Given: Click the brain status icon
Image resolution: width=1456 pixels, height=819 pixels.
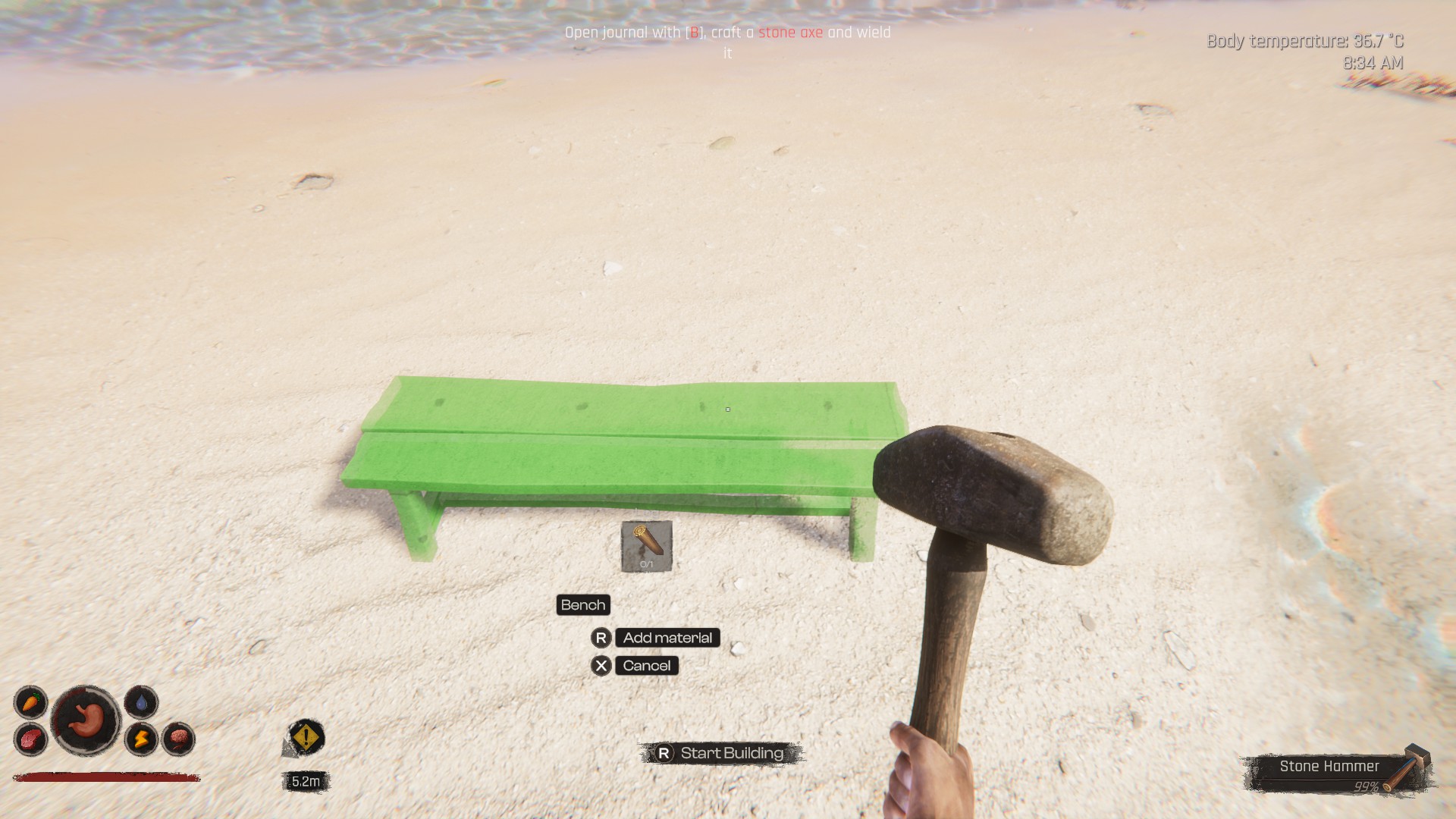Looking at the screenshot, I should 178,739.
